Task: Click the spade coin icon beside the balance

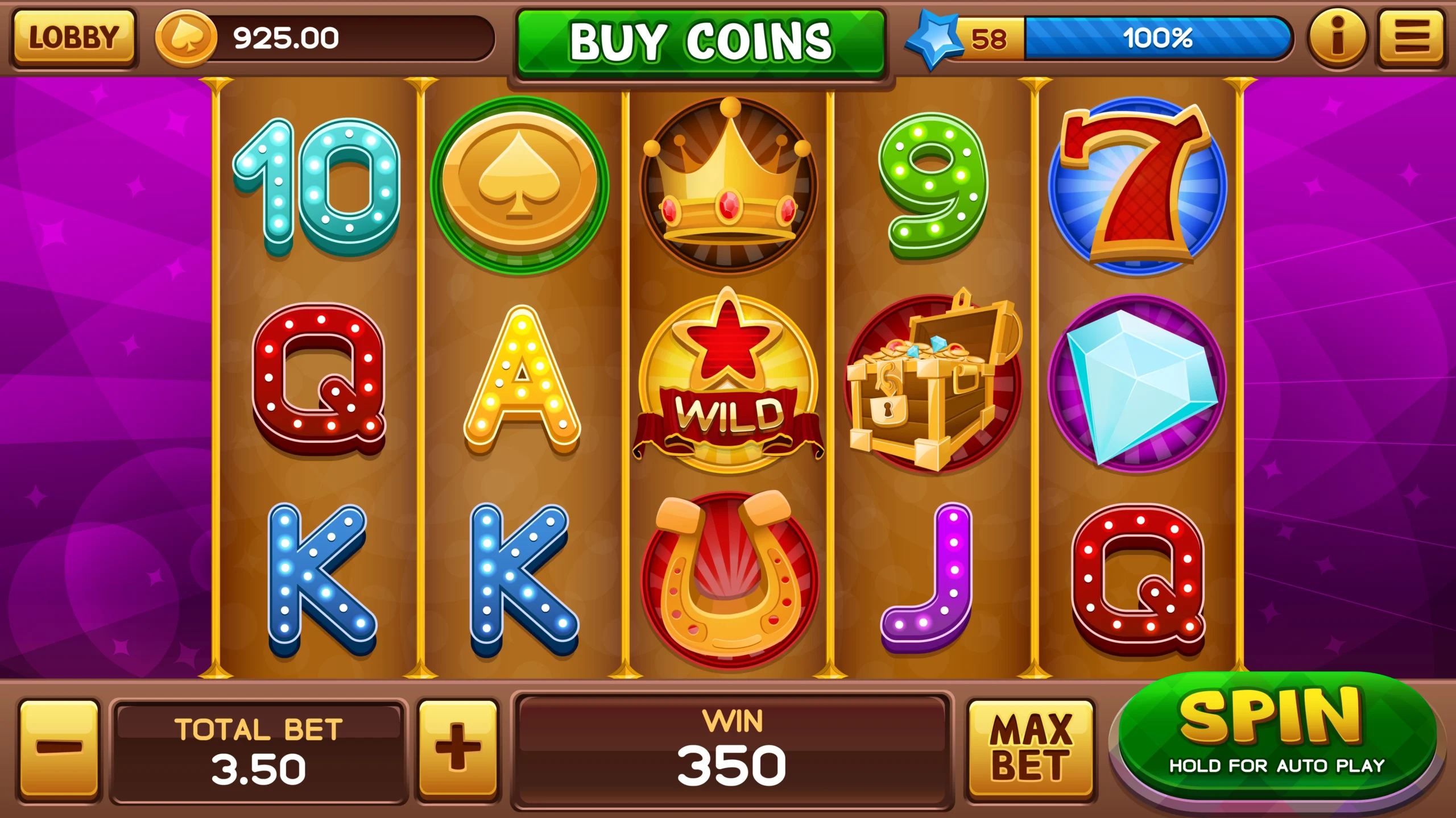Action: tap(186, 36)
